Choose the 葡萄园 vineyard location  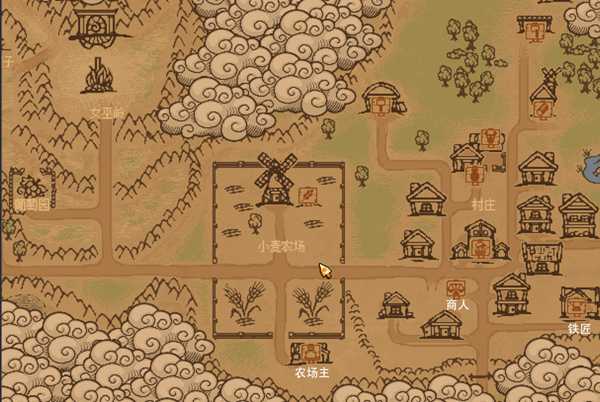click(x=32, y=188)
